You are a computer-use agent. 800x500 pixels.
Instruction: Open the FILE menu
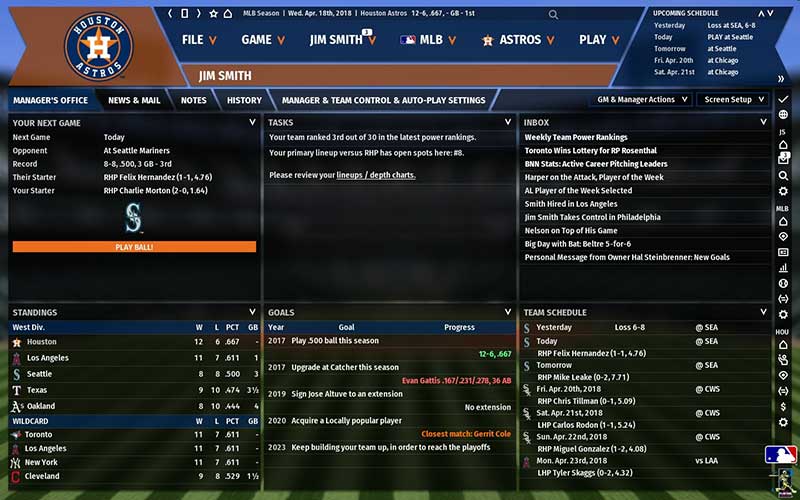[200, 40]
